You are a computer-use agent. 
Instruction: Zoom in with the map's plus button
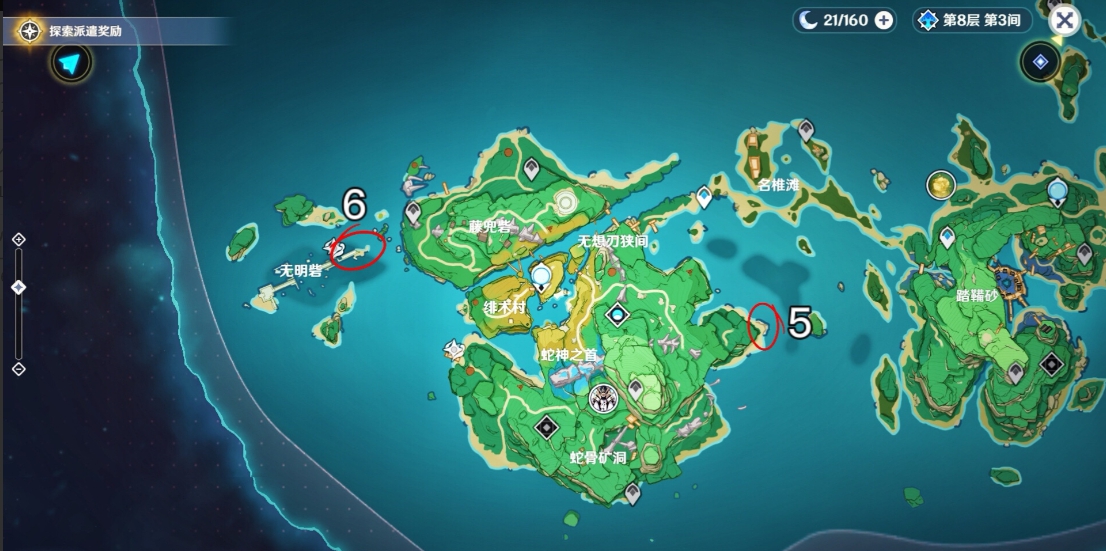pos(18,239)
